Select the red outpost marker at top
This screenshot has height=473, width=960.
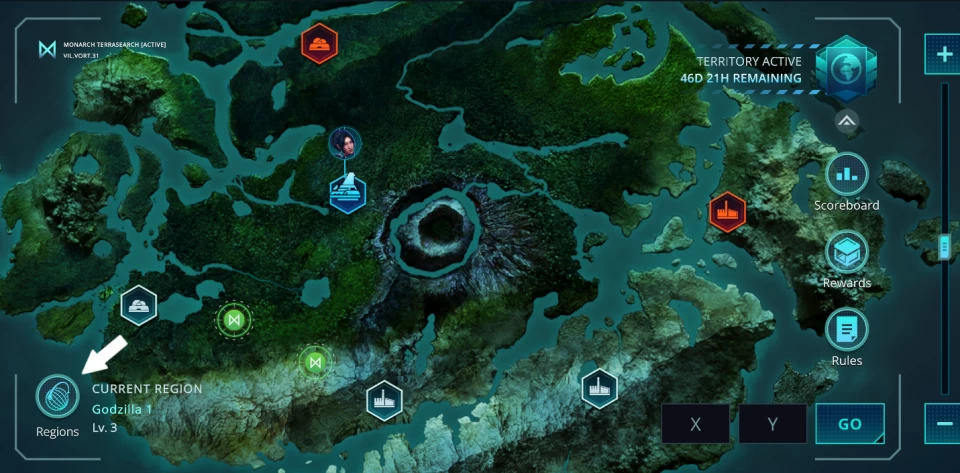tap(320, 43)
